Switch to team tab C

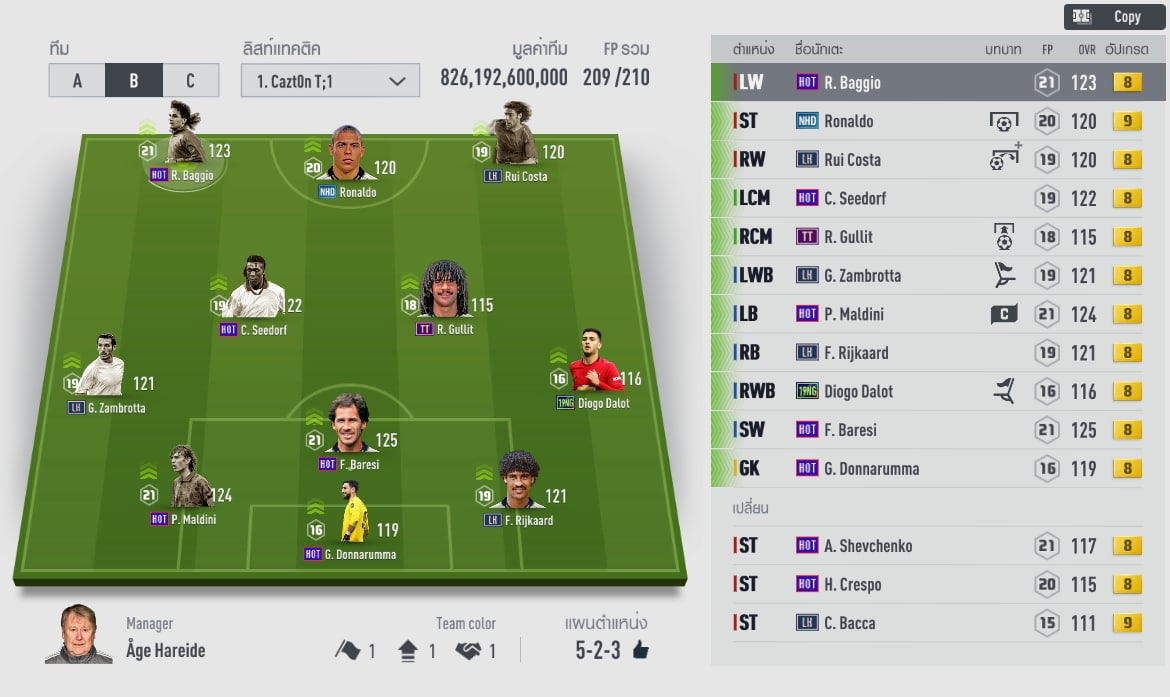coord(190,81)
